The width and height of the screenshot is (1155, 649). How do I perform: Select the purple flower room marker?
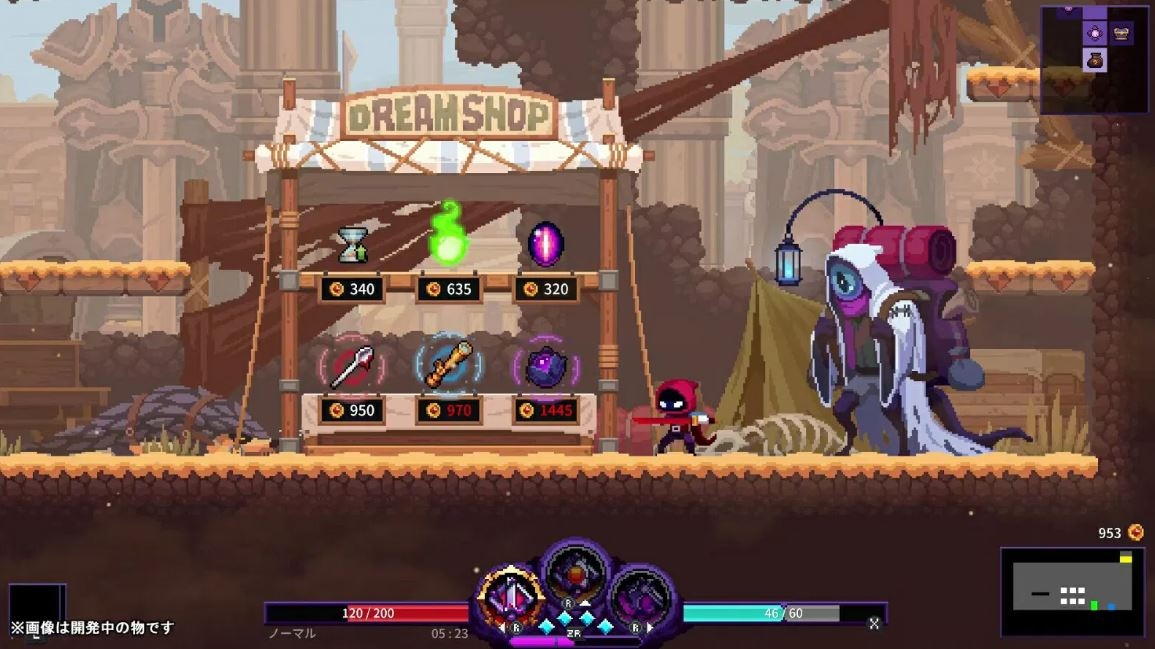(1096, 33)
